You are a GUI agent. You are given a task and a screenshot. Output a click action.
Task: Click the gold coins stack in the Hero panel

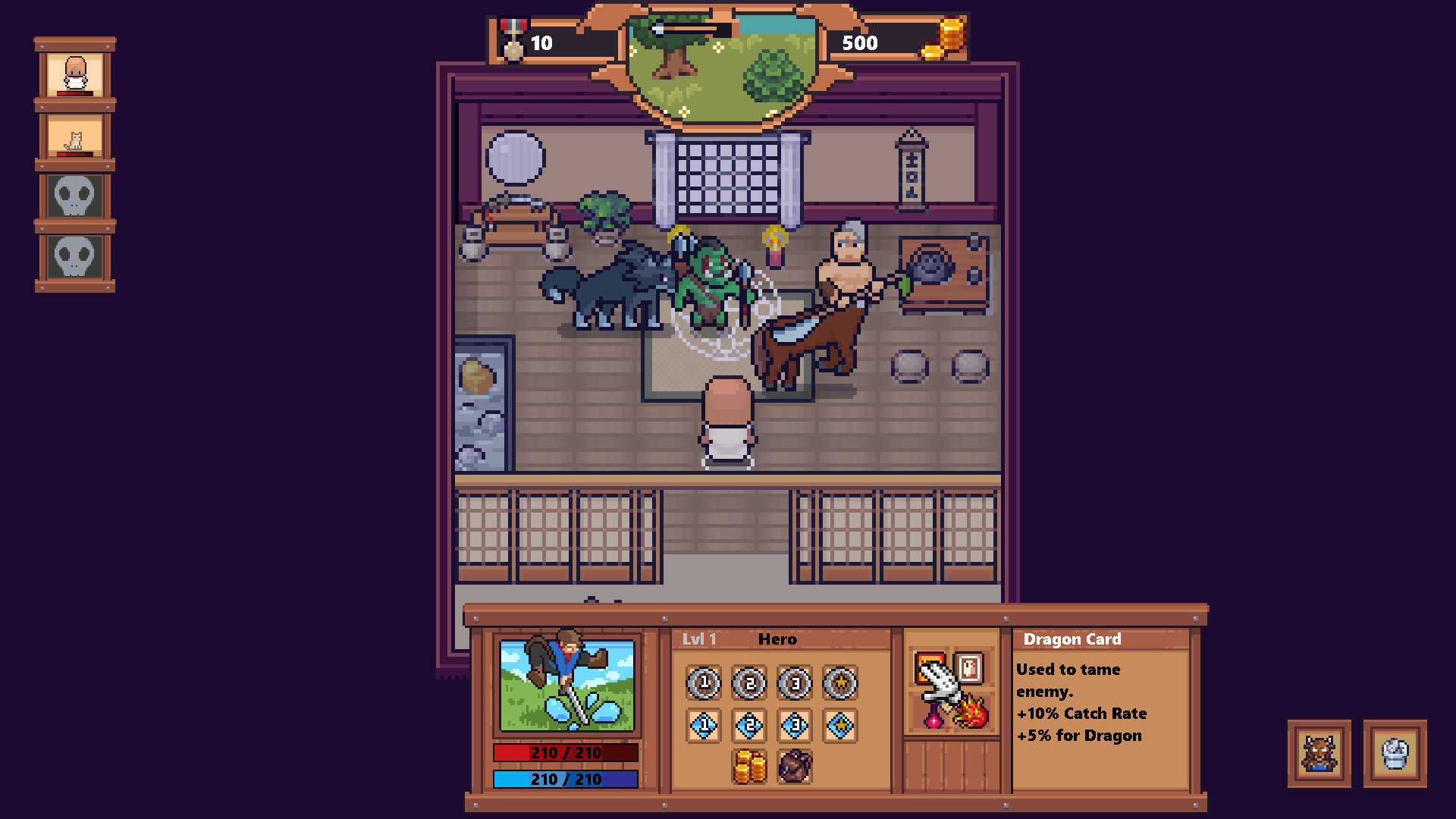[749, 768]
